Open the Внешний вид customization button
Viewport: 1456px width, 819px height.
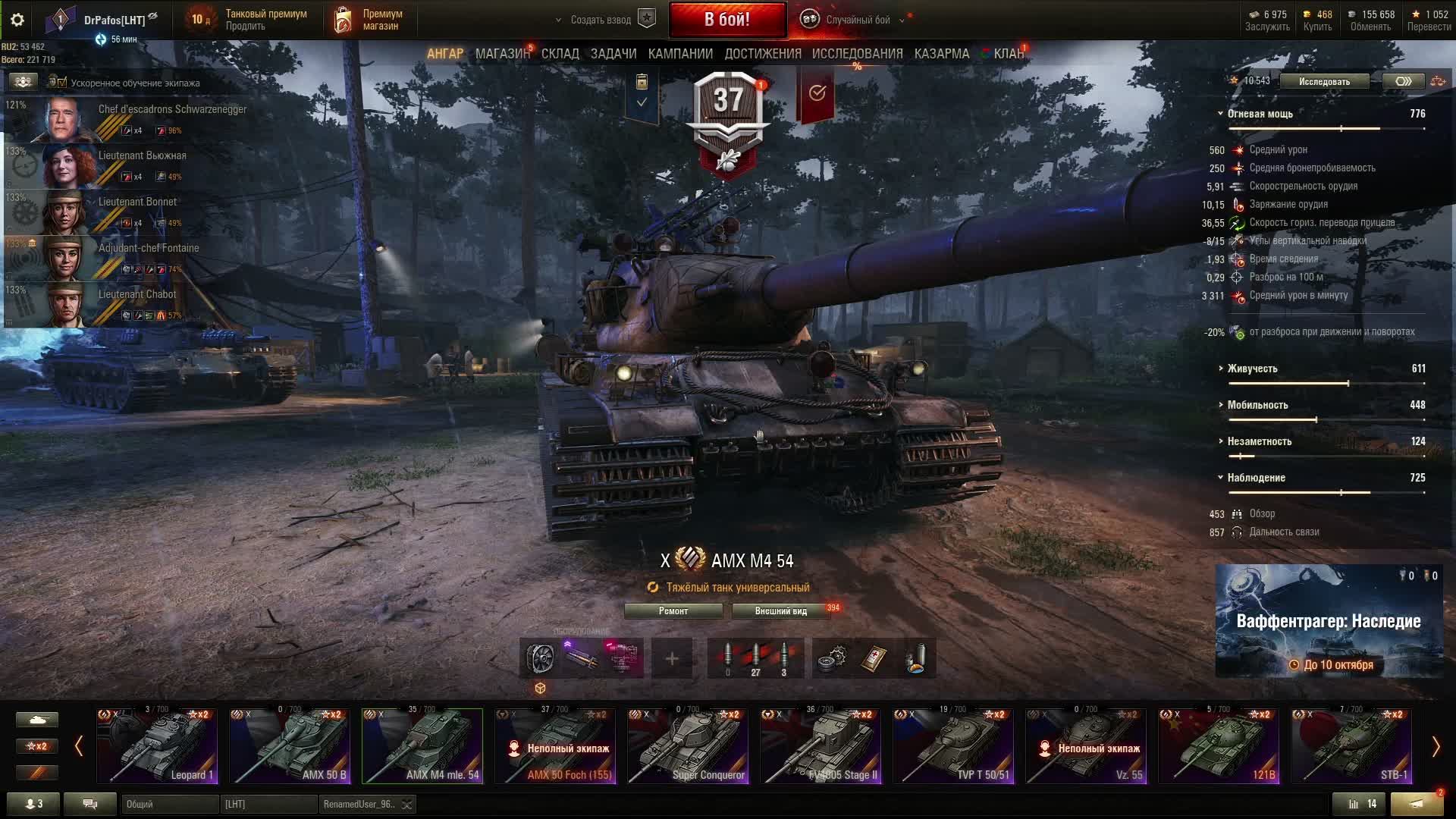(780, 611)
